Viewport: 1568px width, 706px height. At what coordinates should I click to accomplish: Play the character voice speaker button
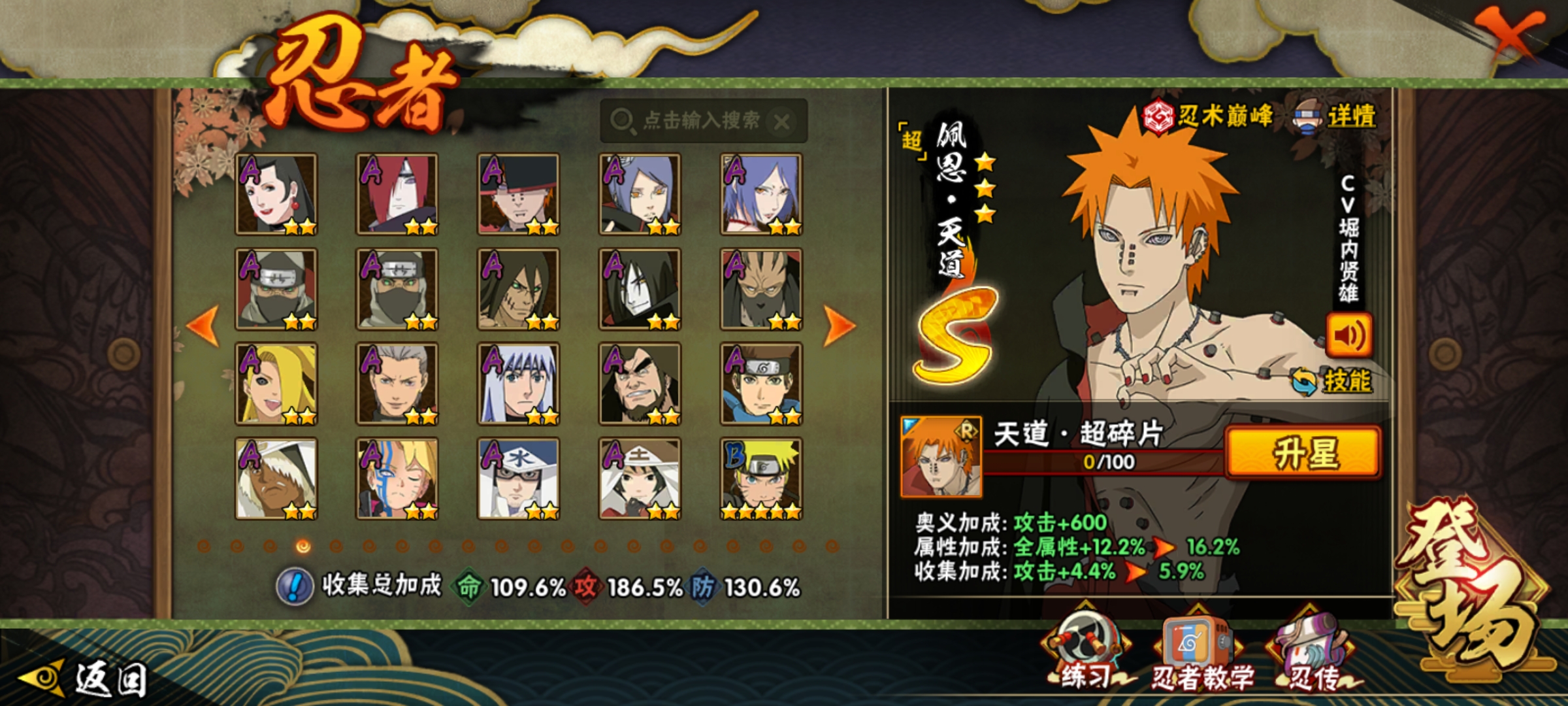click(x=1348, y=335)
